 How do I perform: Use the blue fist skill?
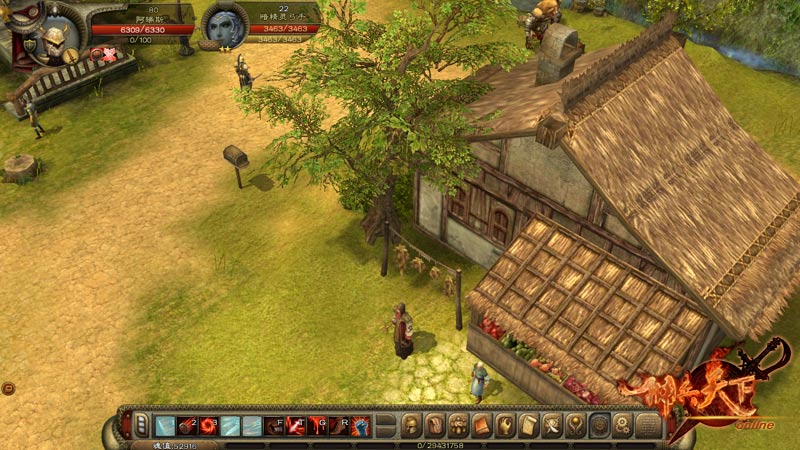(x=359, y=426)
